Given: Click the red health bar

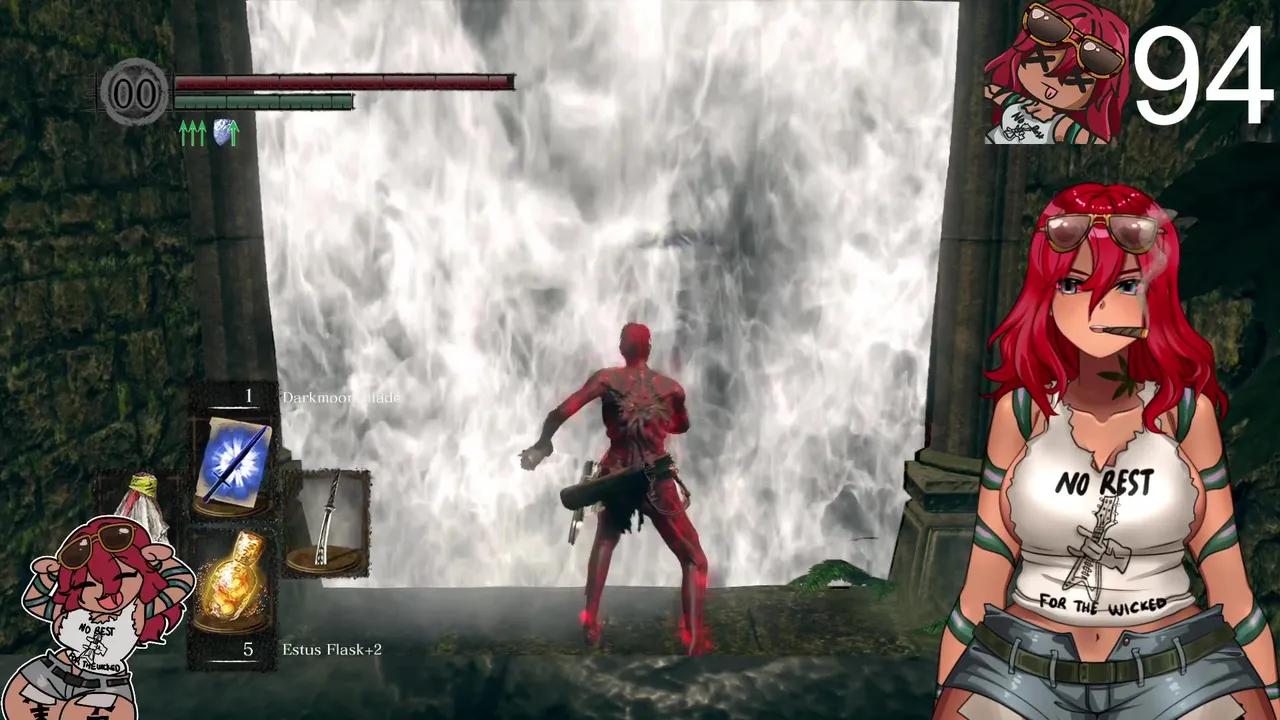Looking at the screenshot, I should coord(340,82).
